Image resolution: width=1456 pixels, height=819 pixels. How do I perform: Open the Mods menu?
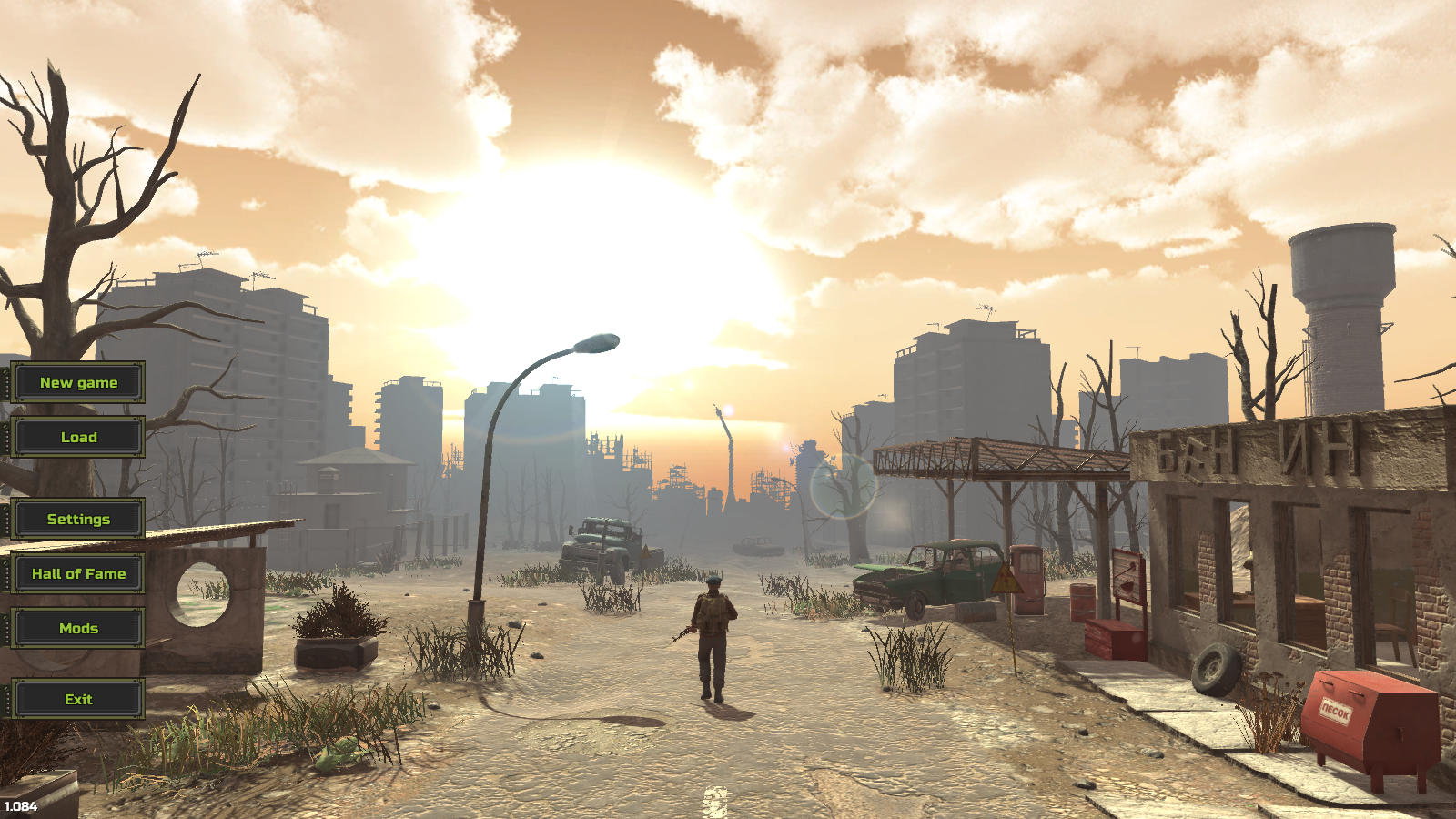pos(78,629)
